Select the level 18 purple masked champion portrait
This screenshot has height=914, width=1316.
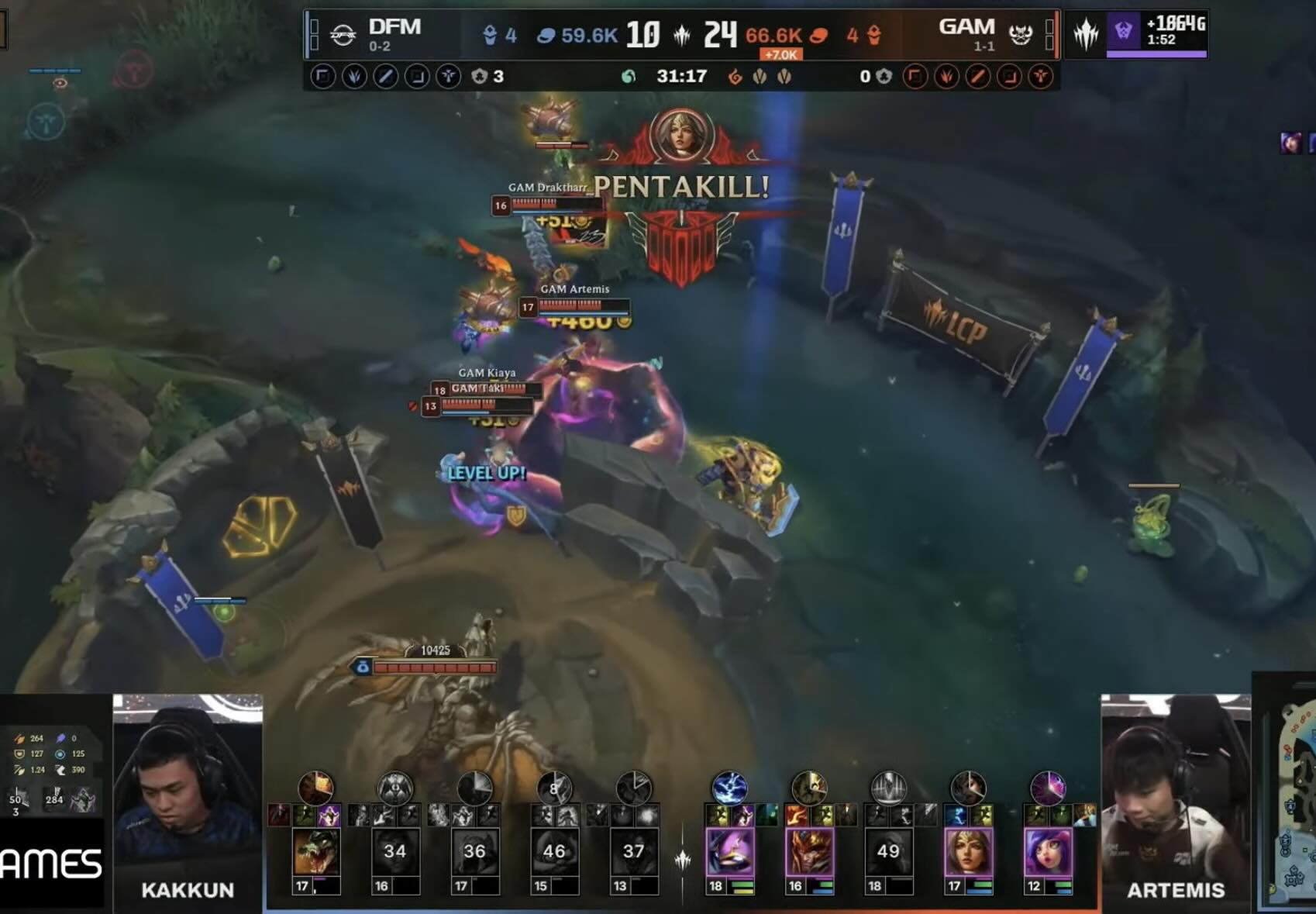point(730,852)
